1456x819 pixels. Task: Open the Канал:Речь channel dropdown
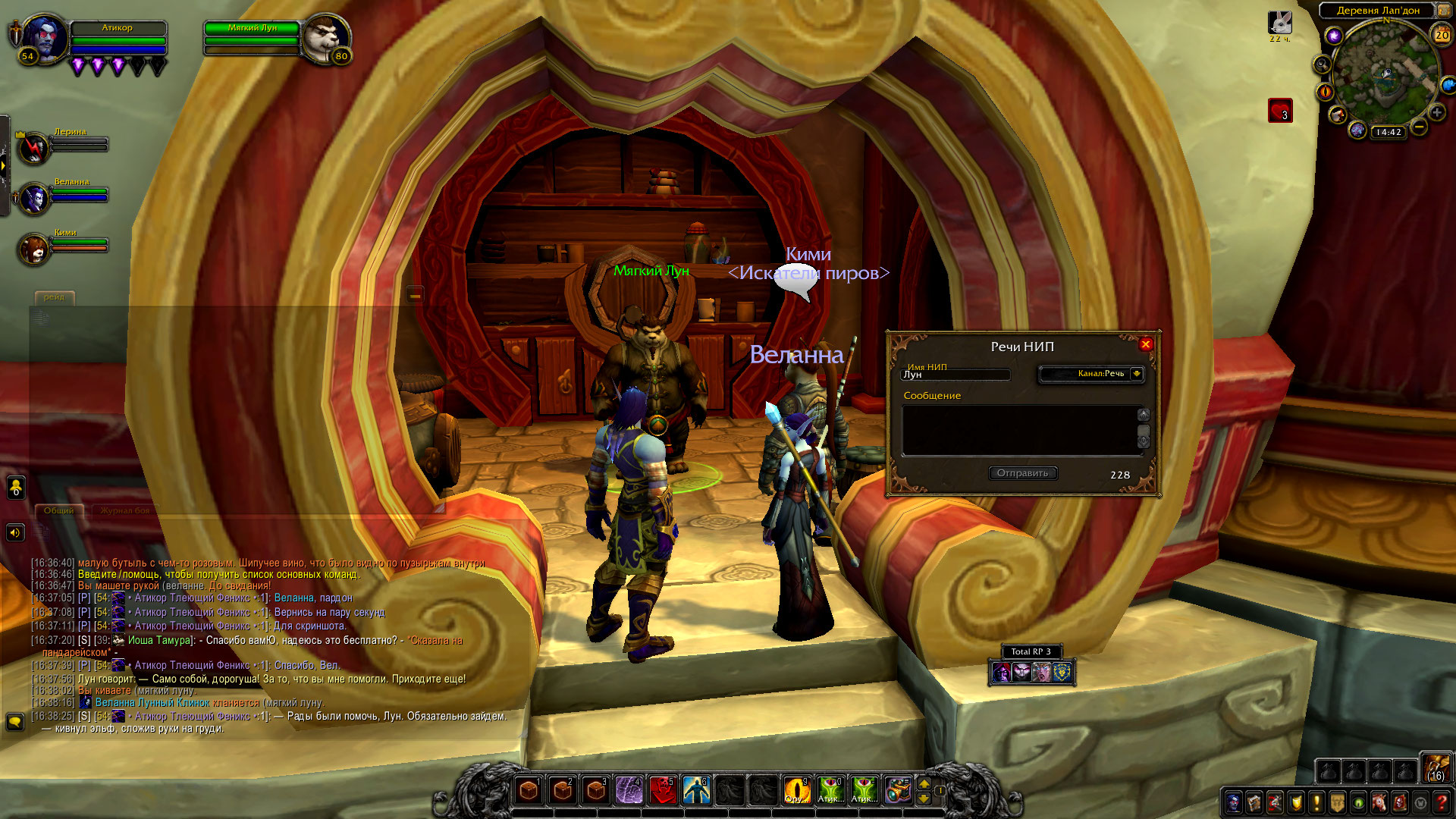[1136, 374]
